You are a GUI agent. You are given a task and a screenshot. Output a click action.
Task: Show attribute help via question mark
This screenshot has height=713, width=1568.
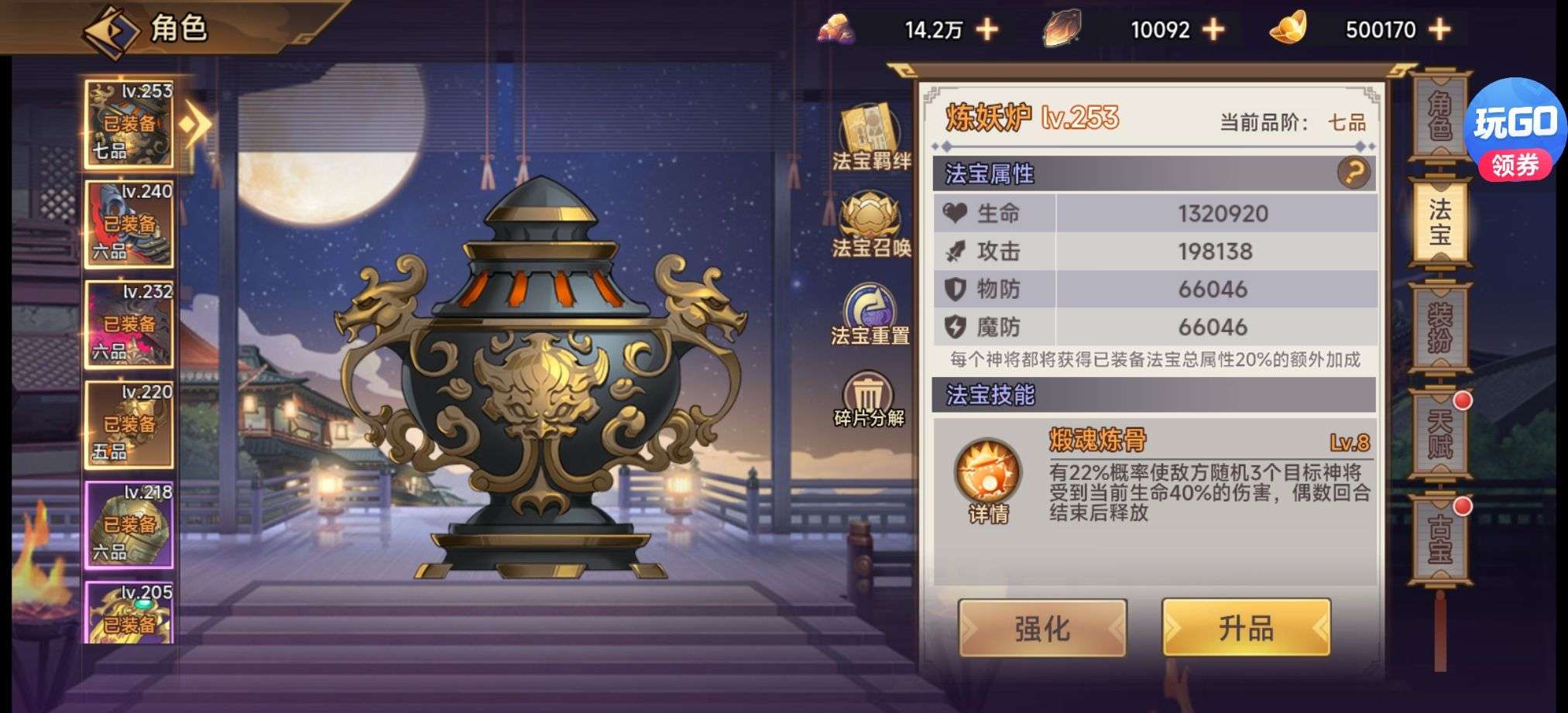(x=1353, y=173)
